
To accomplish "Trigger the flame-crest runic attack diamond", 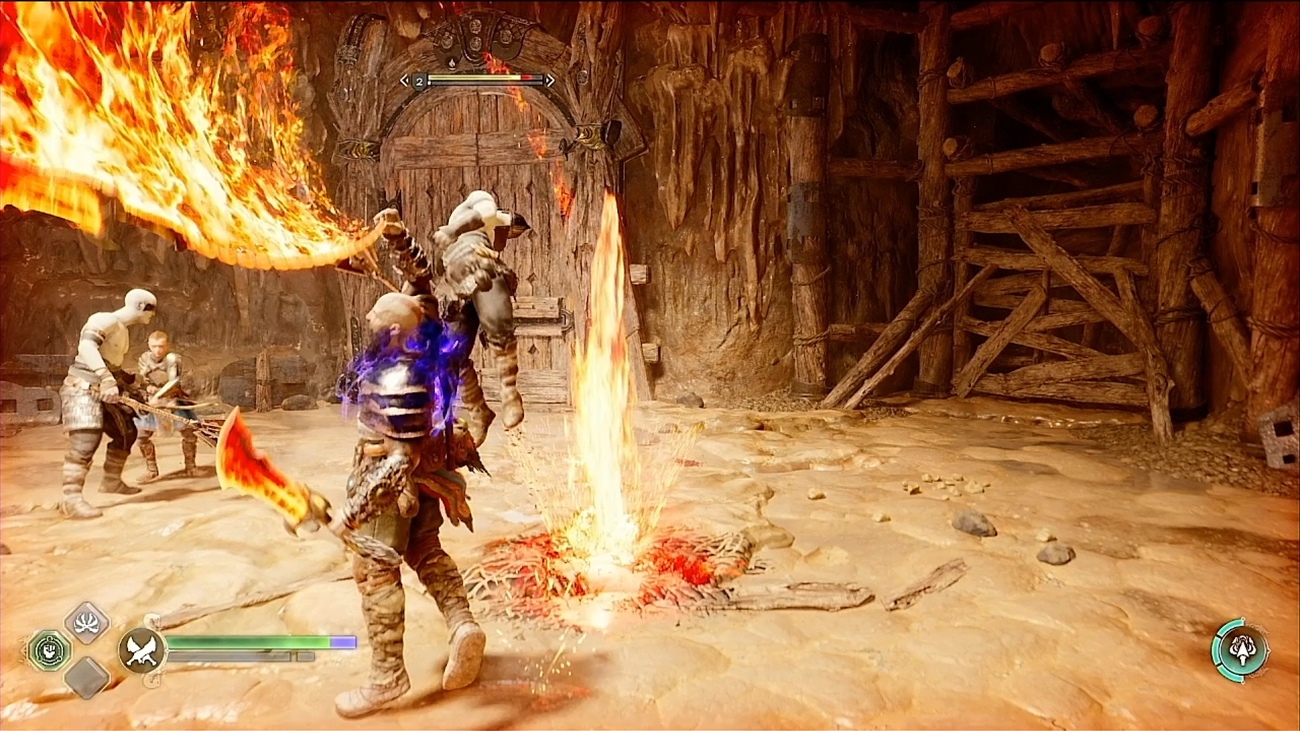I will 87,622.
